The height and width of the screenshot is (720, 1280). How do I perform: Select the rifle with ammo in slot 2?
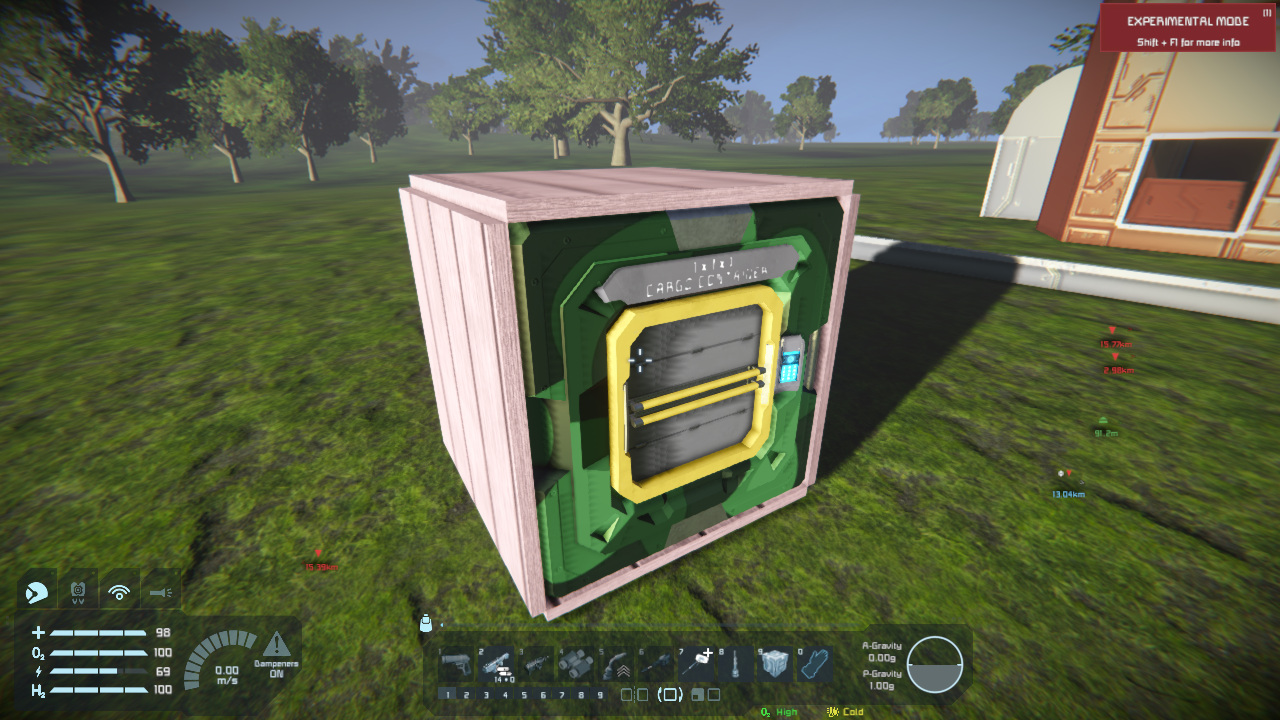tap(496, 663)
